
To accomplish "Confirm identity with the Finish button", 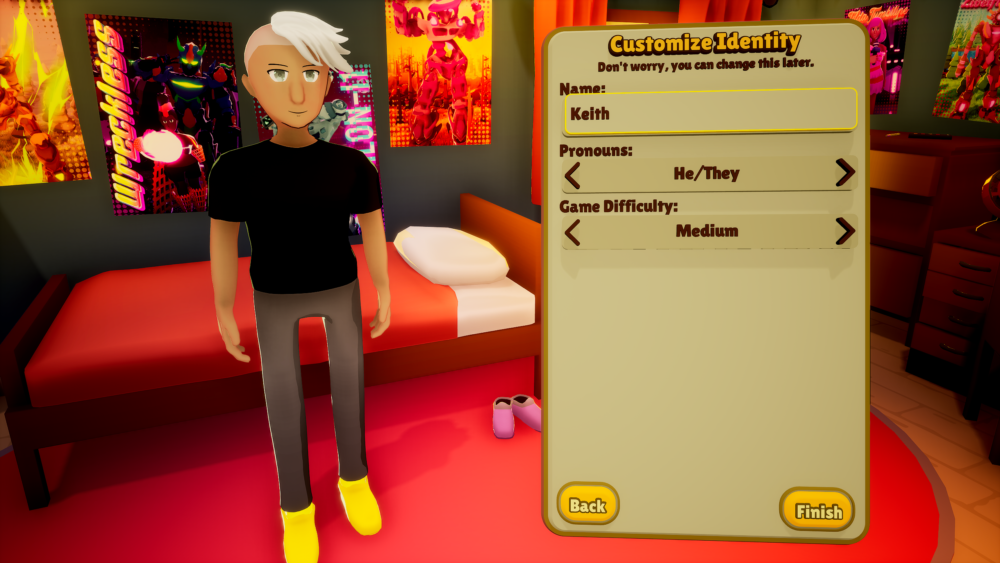I will pyautogui.click(x=817, y=511).
